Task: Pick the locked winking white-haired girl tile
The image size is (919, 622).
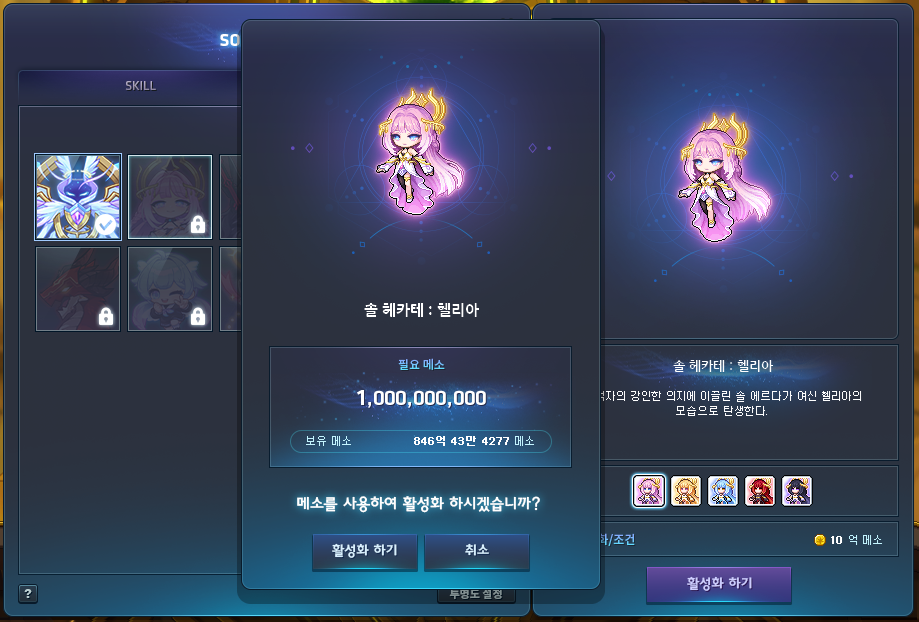Action: [170, 289]
